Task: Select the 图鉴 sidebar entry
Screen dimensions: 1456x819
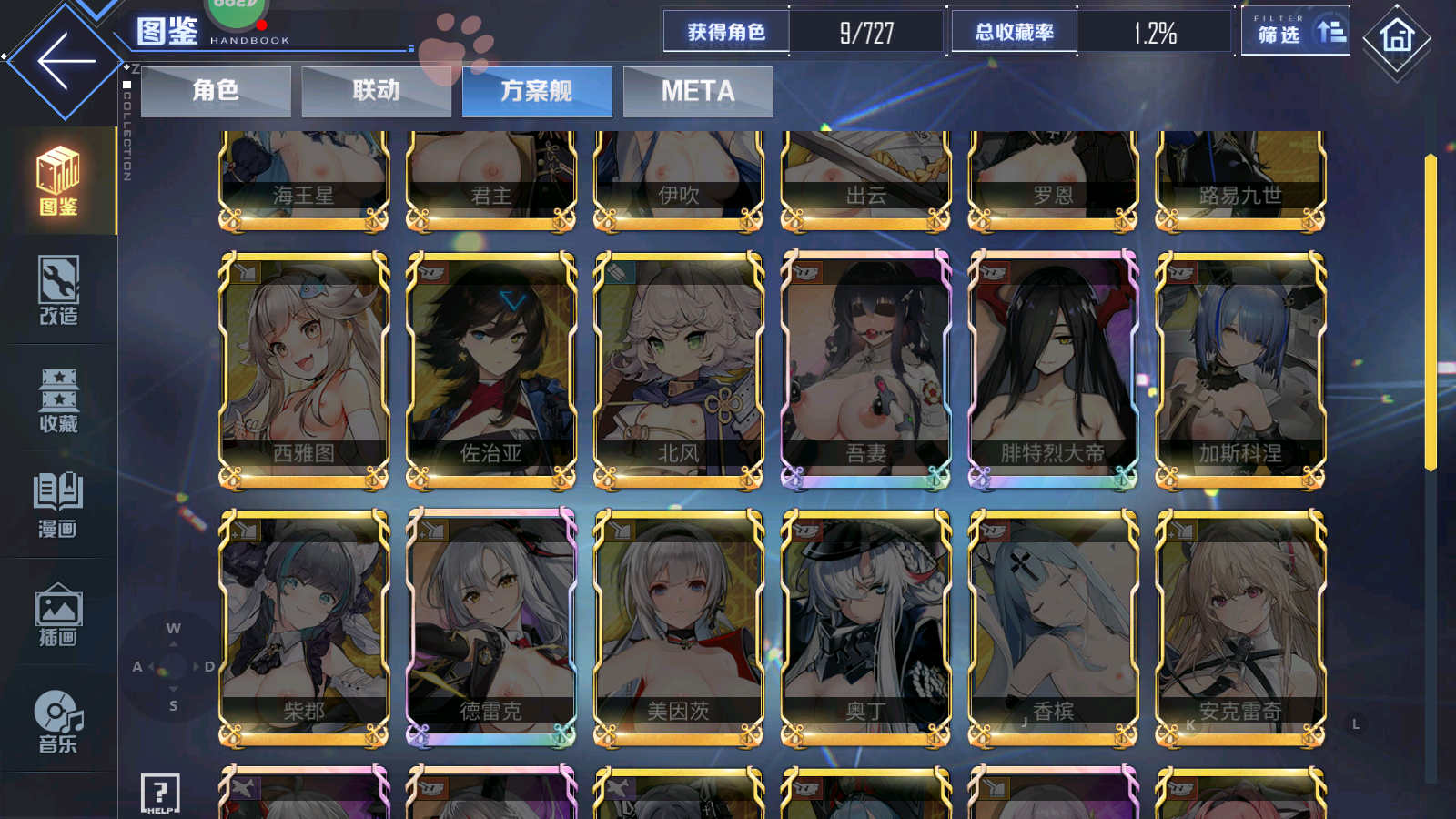Action: [x=58, y=181]
